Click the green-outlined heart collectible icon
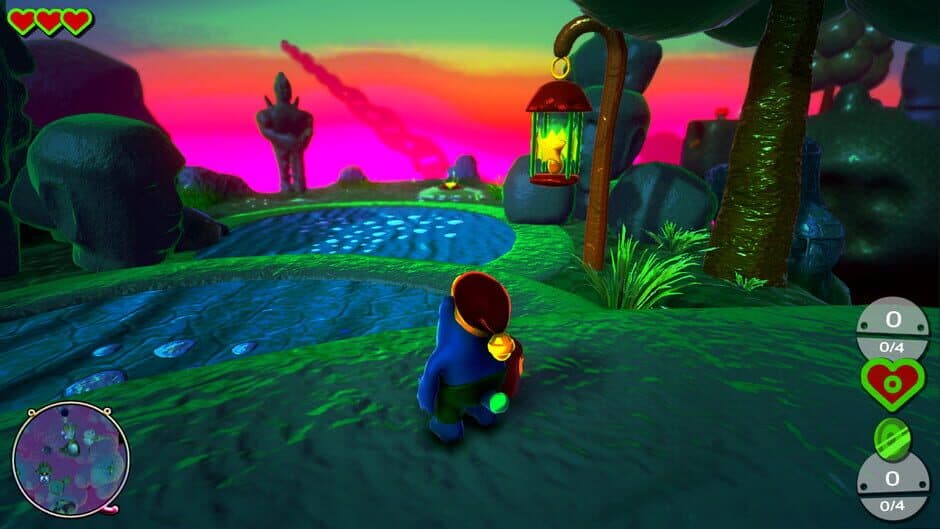This screenshot has width=940, height=529. tap(891, 384)
